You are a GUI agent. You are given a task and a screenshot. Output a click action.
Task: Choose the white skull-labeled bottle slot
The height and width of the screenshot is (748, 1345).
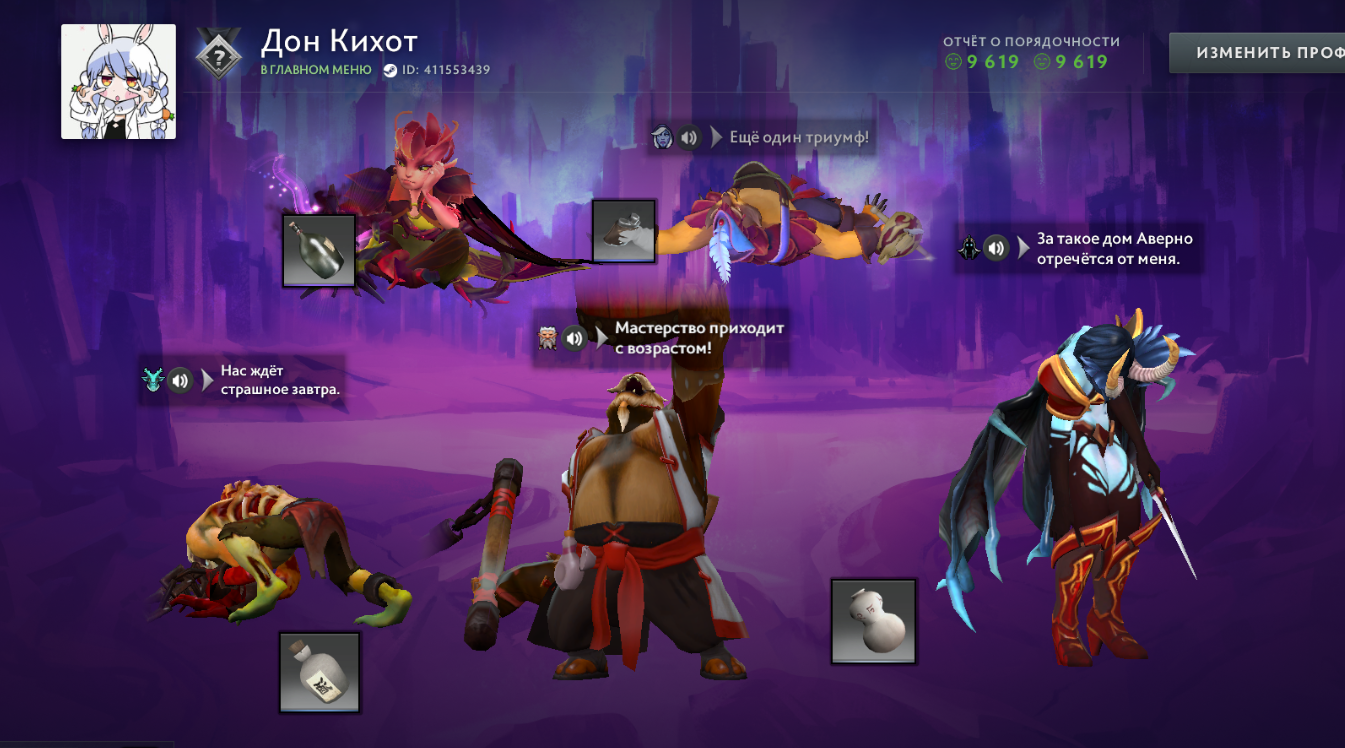click(x=319, y=672)
